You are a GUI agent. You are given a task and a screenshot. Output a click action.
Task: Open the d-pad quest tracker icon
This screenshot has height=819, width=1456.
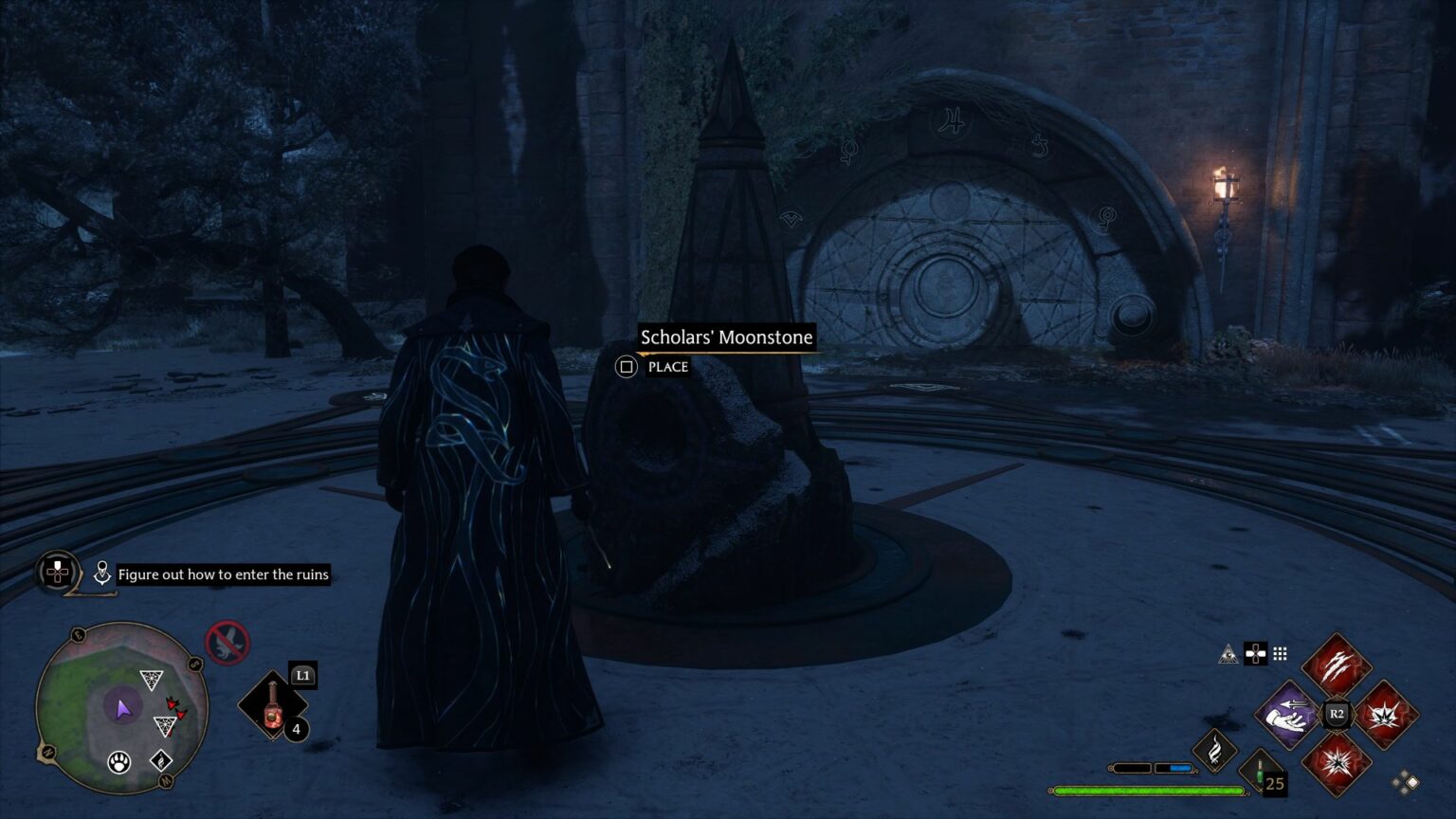pyautogui.click(x=57, y=573)
